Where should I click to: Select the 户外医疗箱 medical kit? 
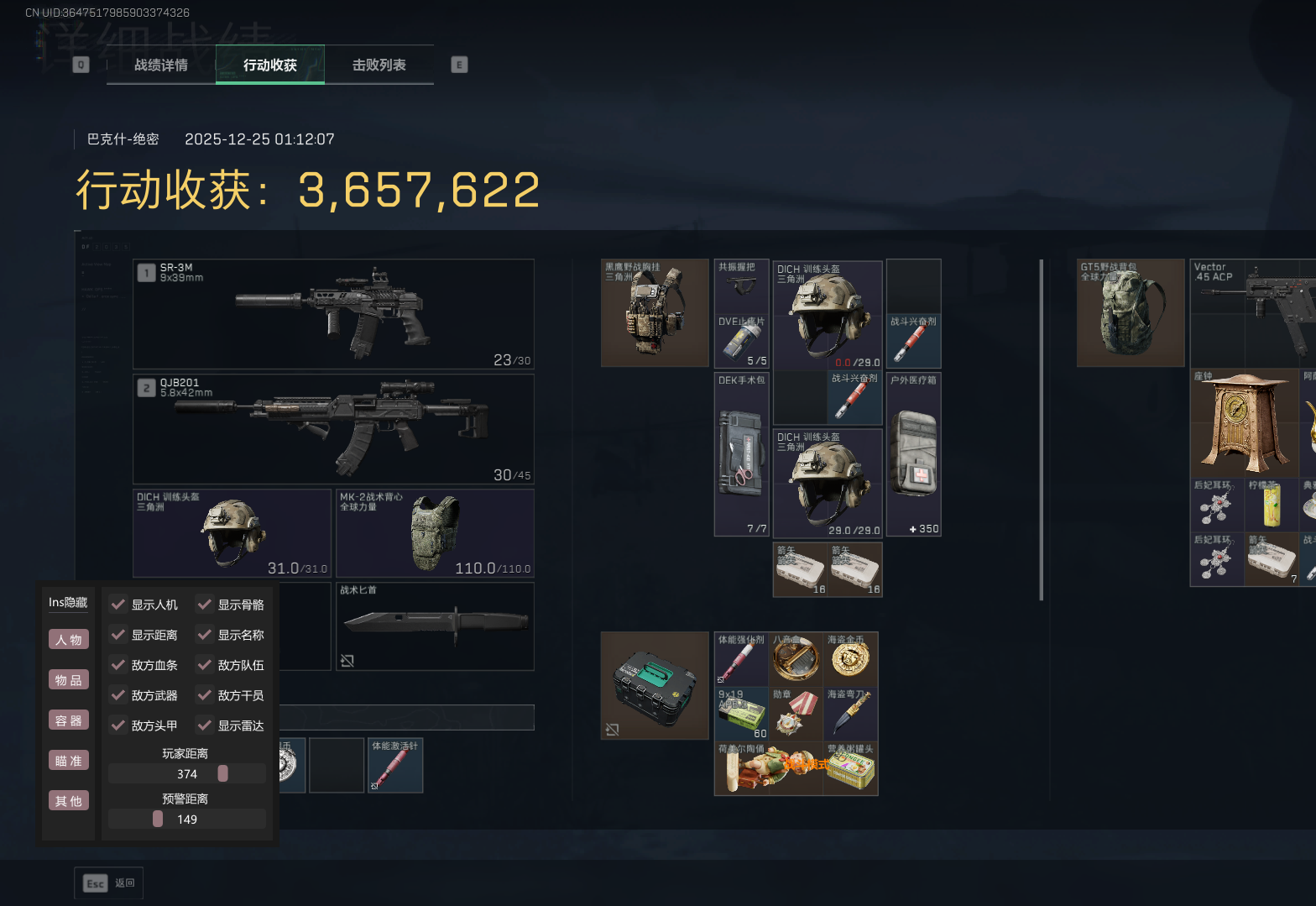point(914,454)
